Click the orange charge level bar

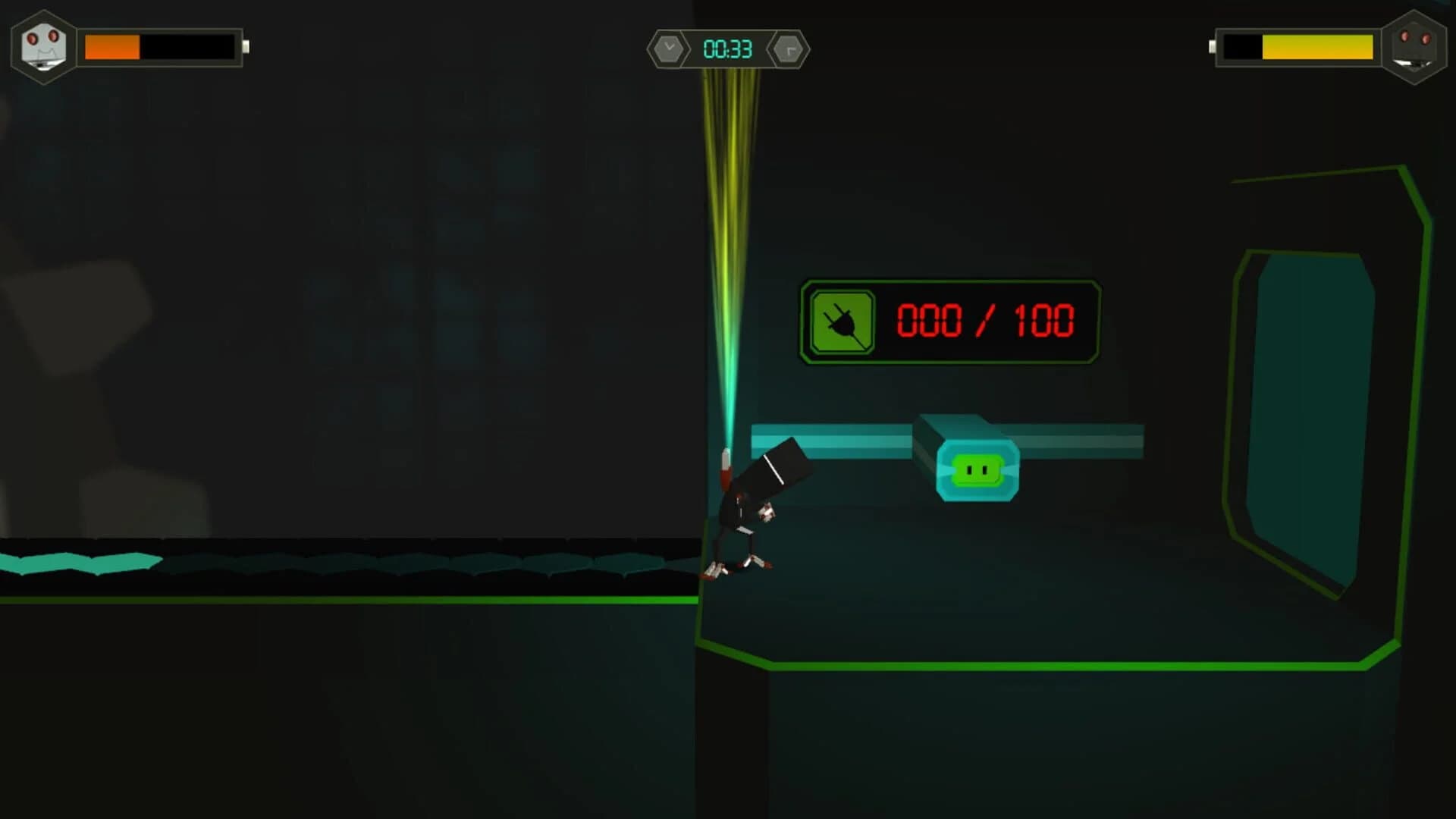pos(112,47)
